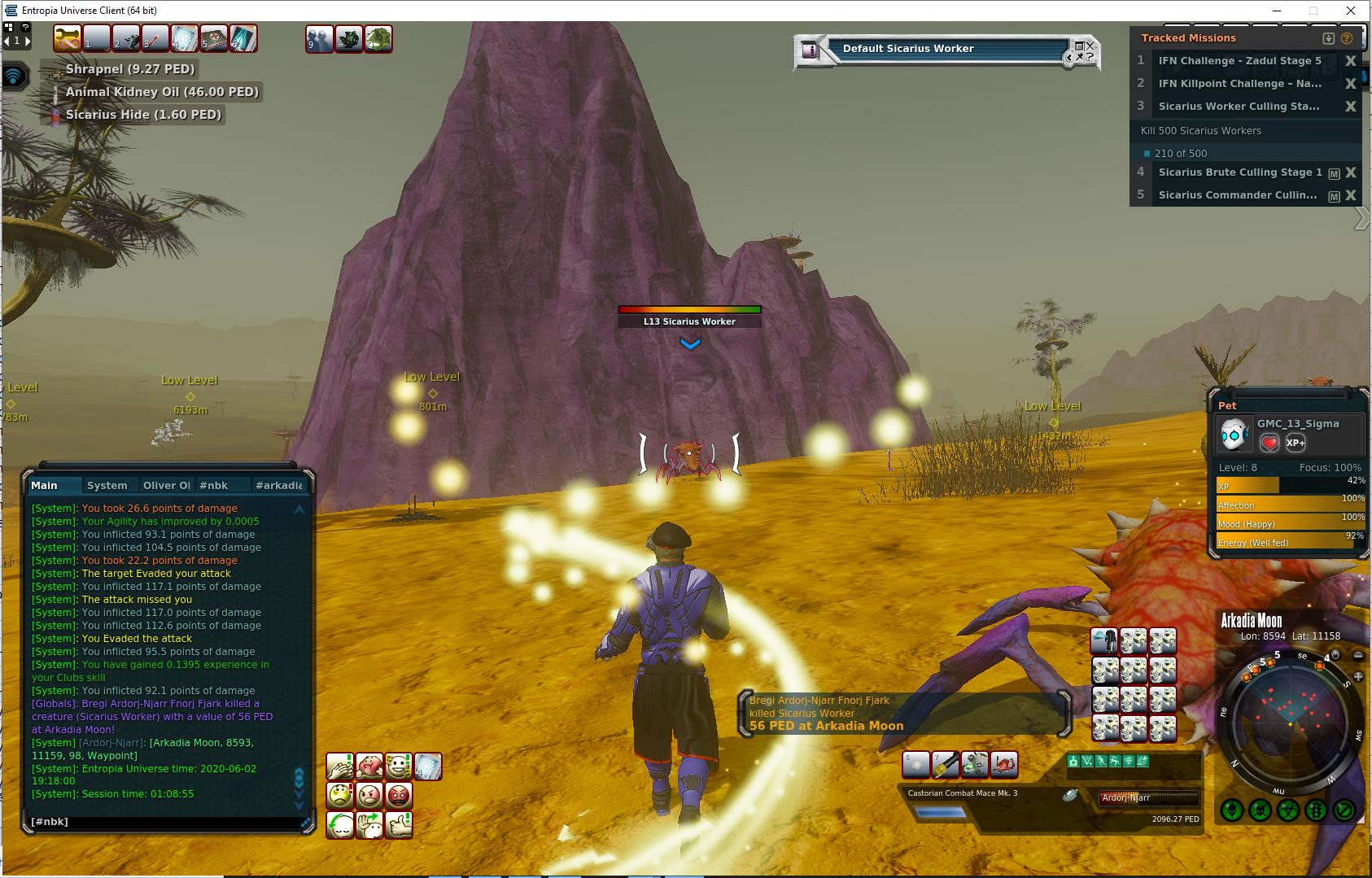Go to next hotbar page arrow
The image size is (1372, 878).
point(28,41)
